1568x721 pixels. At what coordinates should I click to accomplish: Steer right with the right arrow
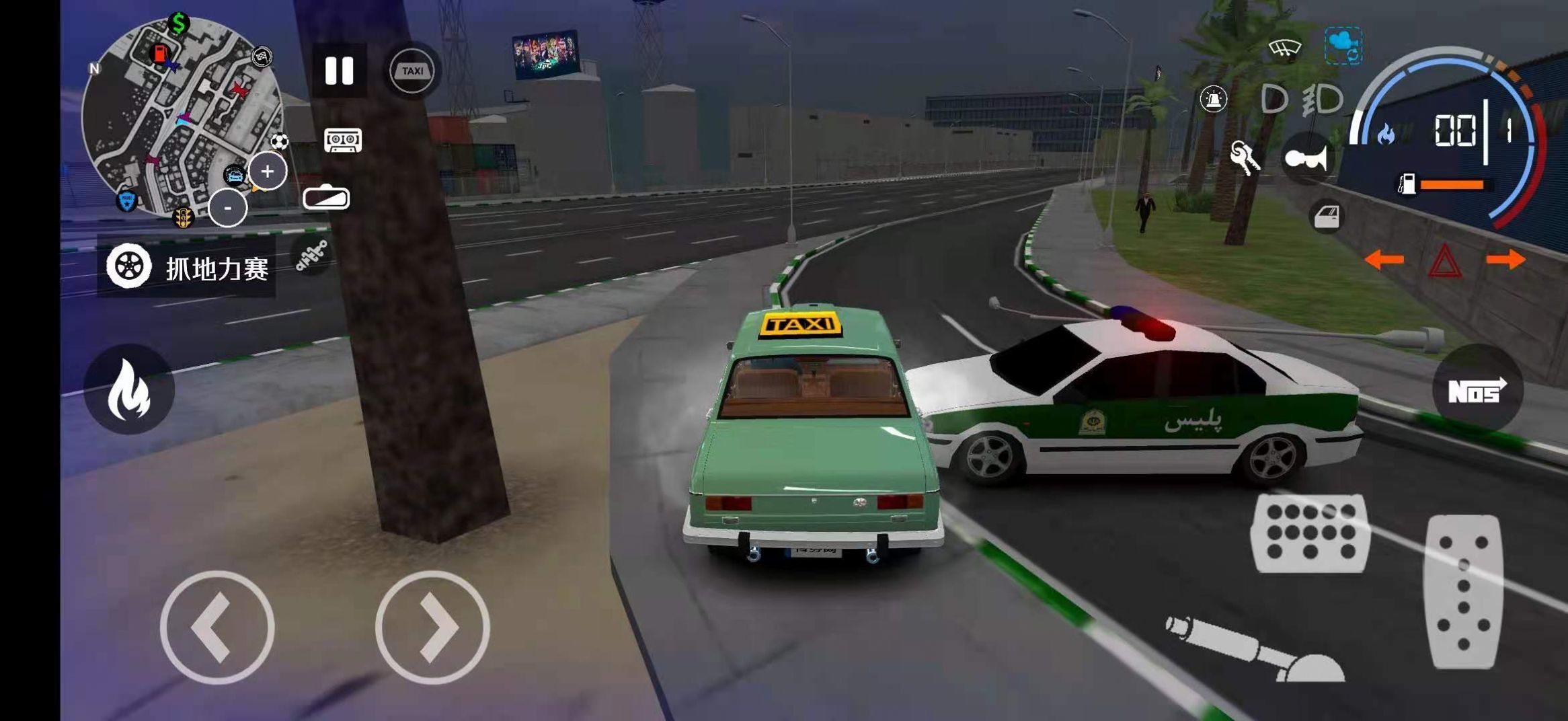[432, 628]
